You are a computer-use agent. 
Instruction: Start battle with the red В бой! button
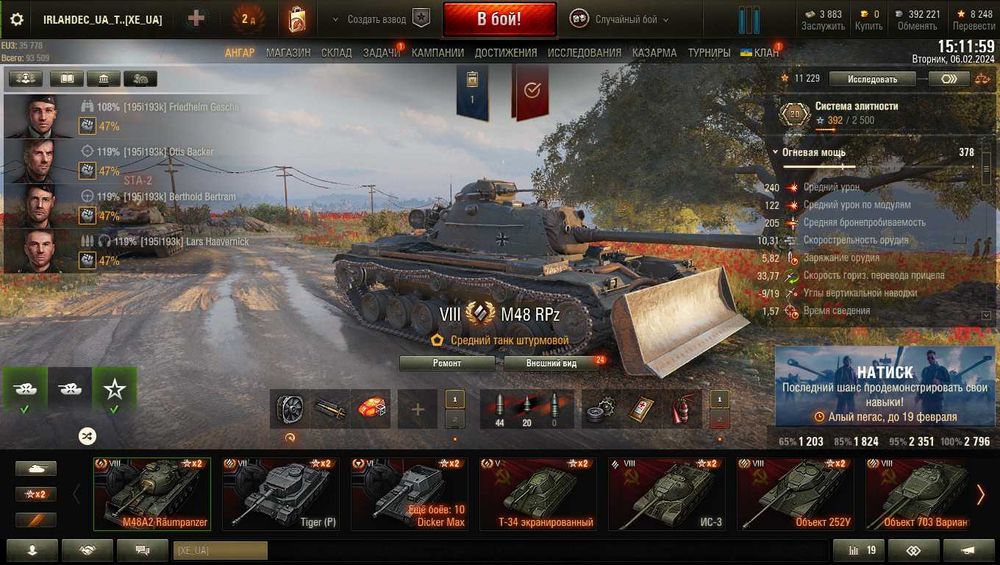point(499,19)
